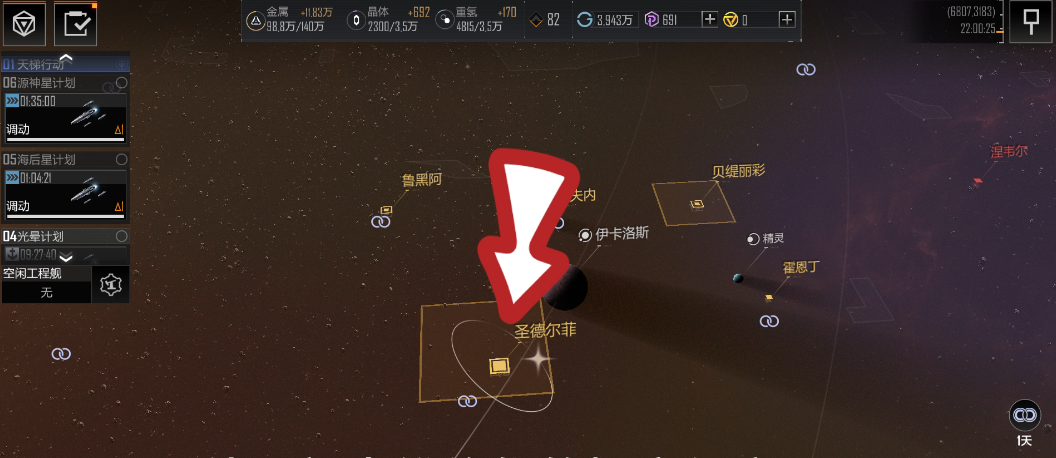Open the map pin bookmark button
The width and height of the screenshot is (1056, 458).
click(1029, 21)
